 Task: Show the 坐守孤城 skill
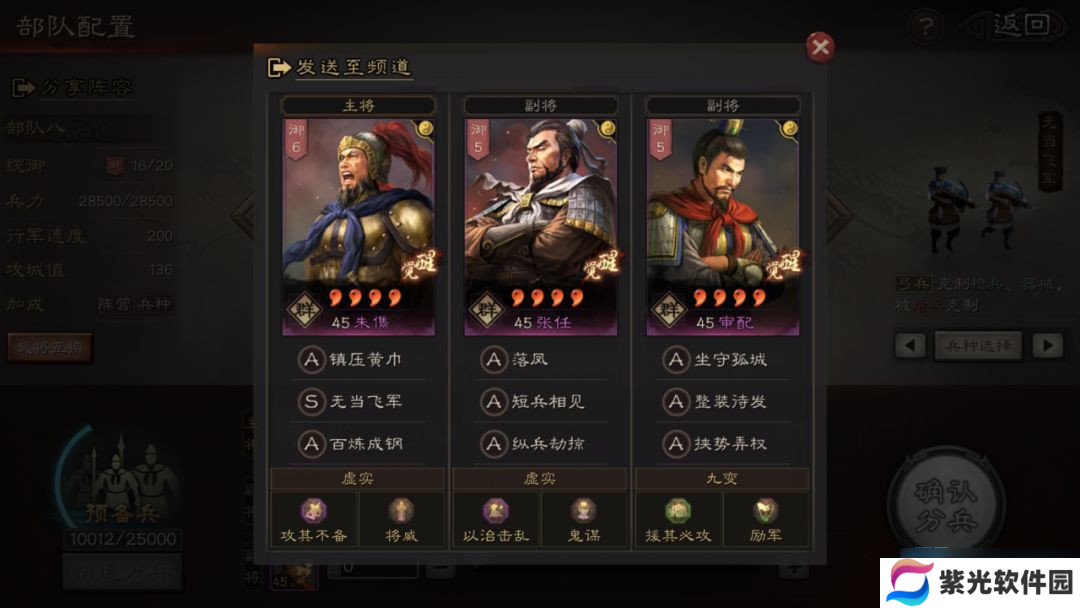(x=716, y=359)
